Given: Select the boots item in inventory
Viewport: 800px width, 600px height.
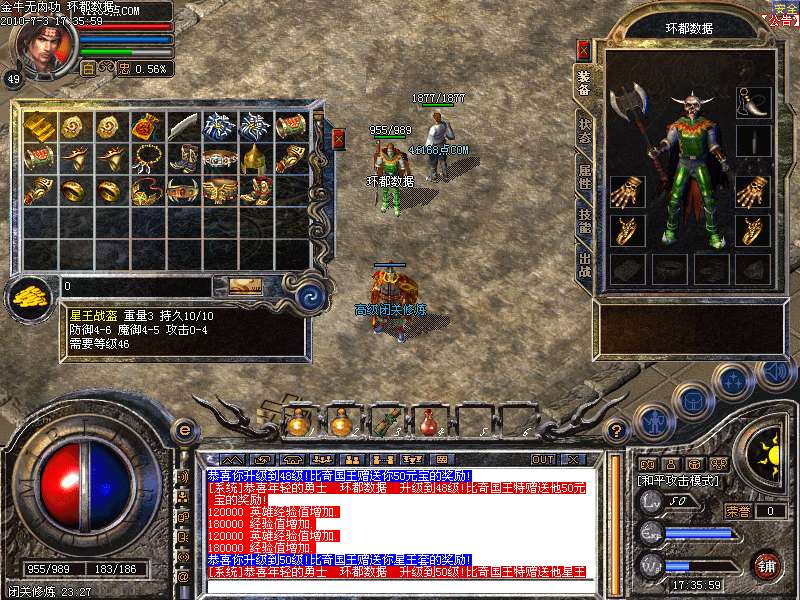Looking at the screenshot, I should [183, 158].
